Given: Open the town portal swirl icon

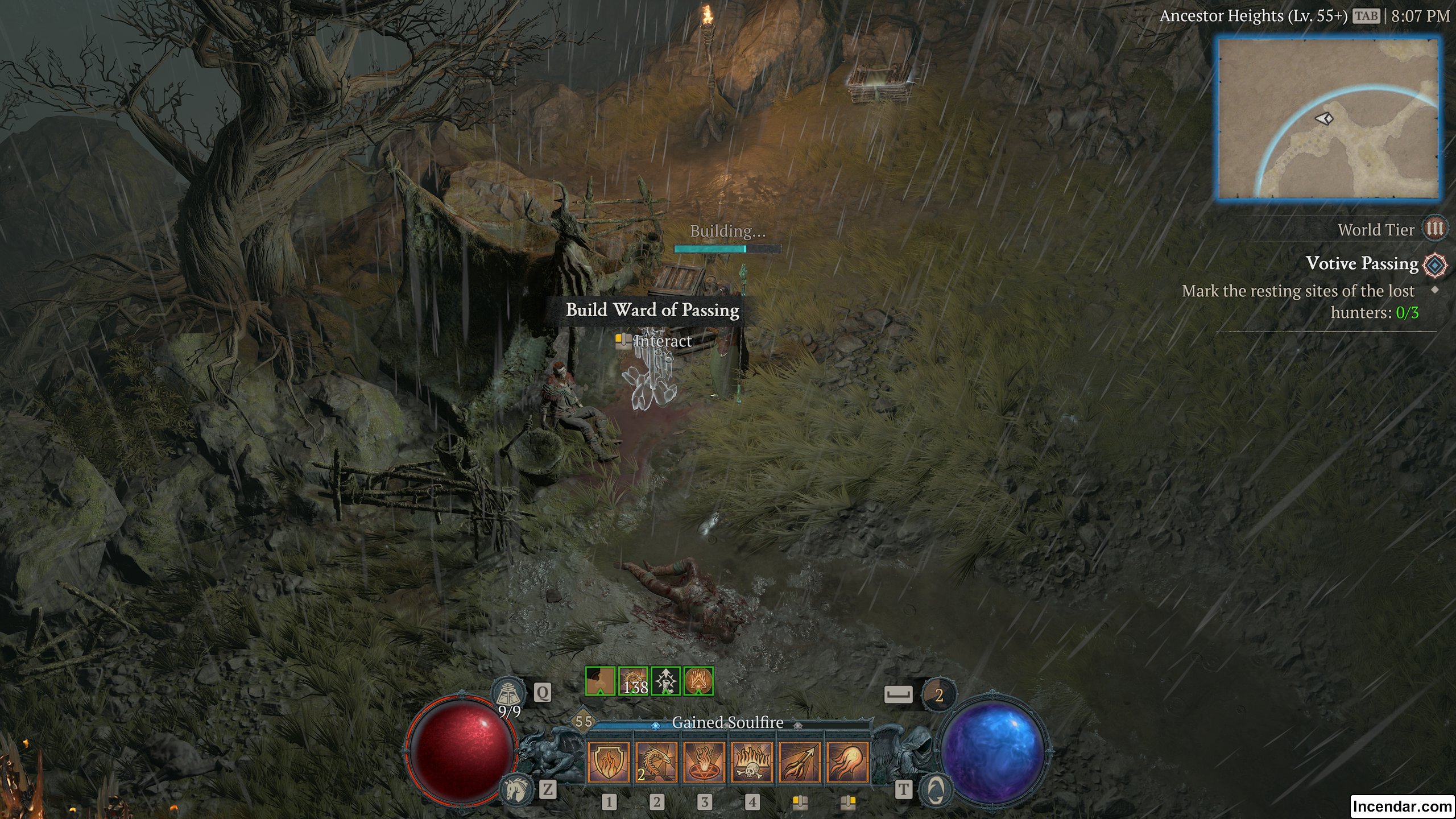Looking at the screenshot, I should pyautogui.click(x=936, y=789).
